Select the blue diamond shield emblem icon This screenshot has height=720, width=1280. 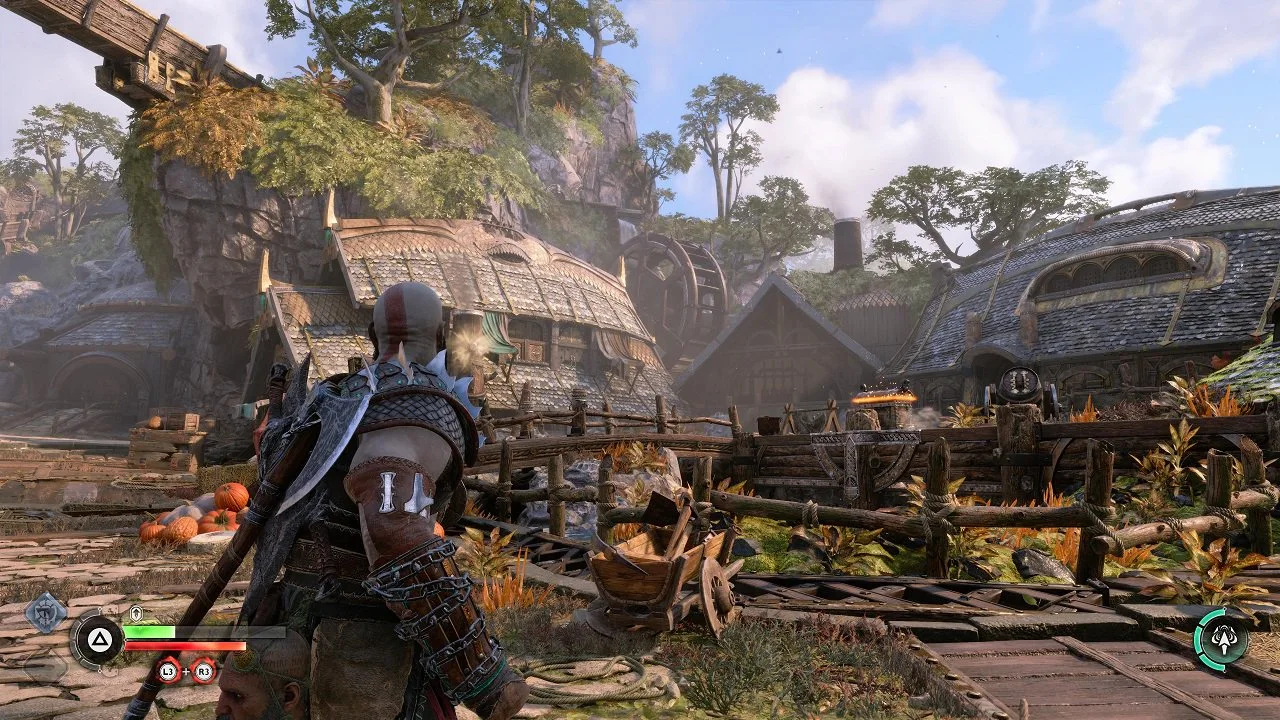coord(45,612)
